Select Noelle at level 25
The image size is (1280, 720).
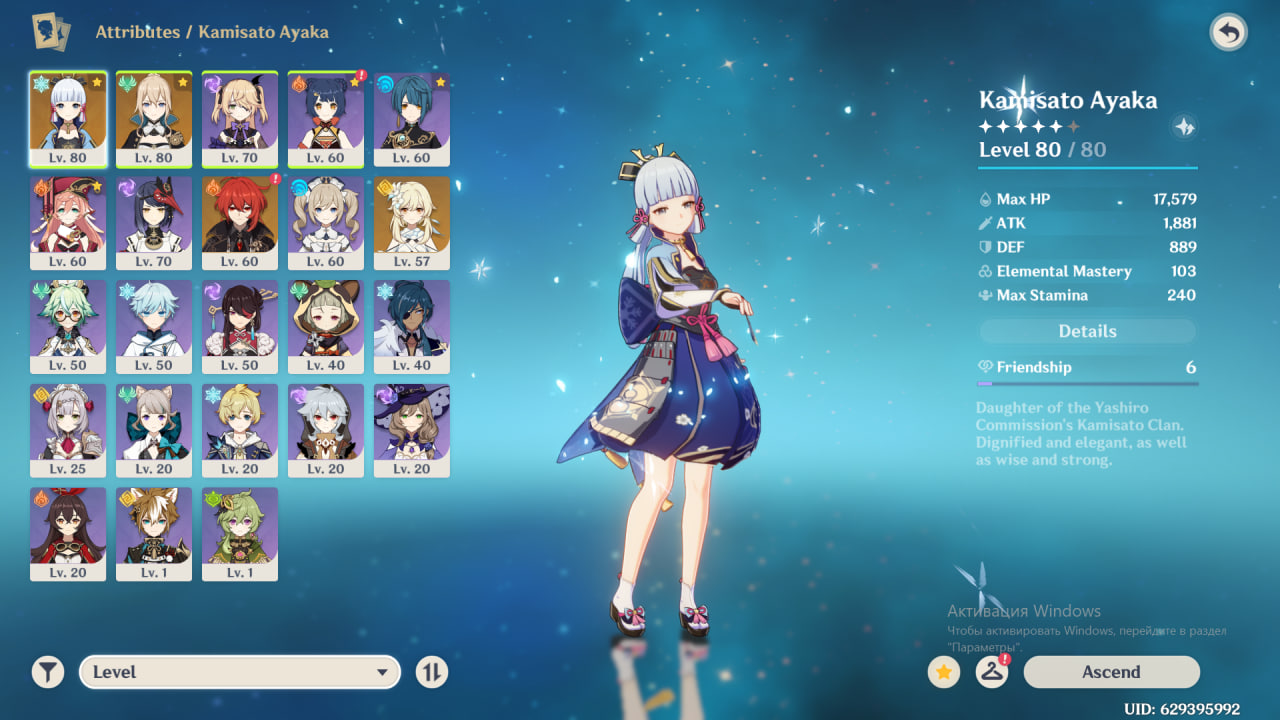coord(68,430)
